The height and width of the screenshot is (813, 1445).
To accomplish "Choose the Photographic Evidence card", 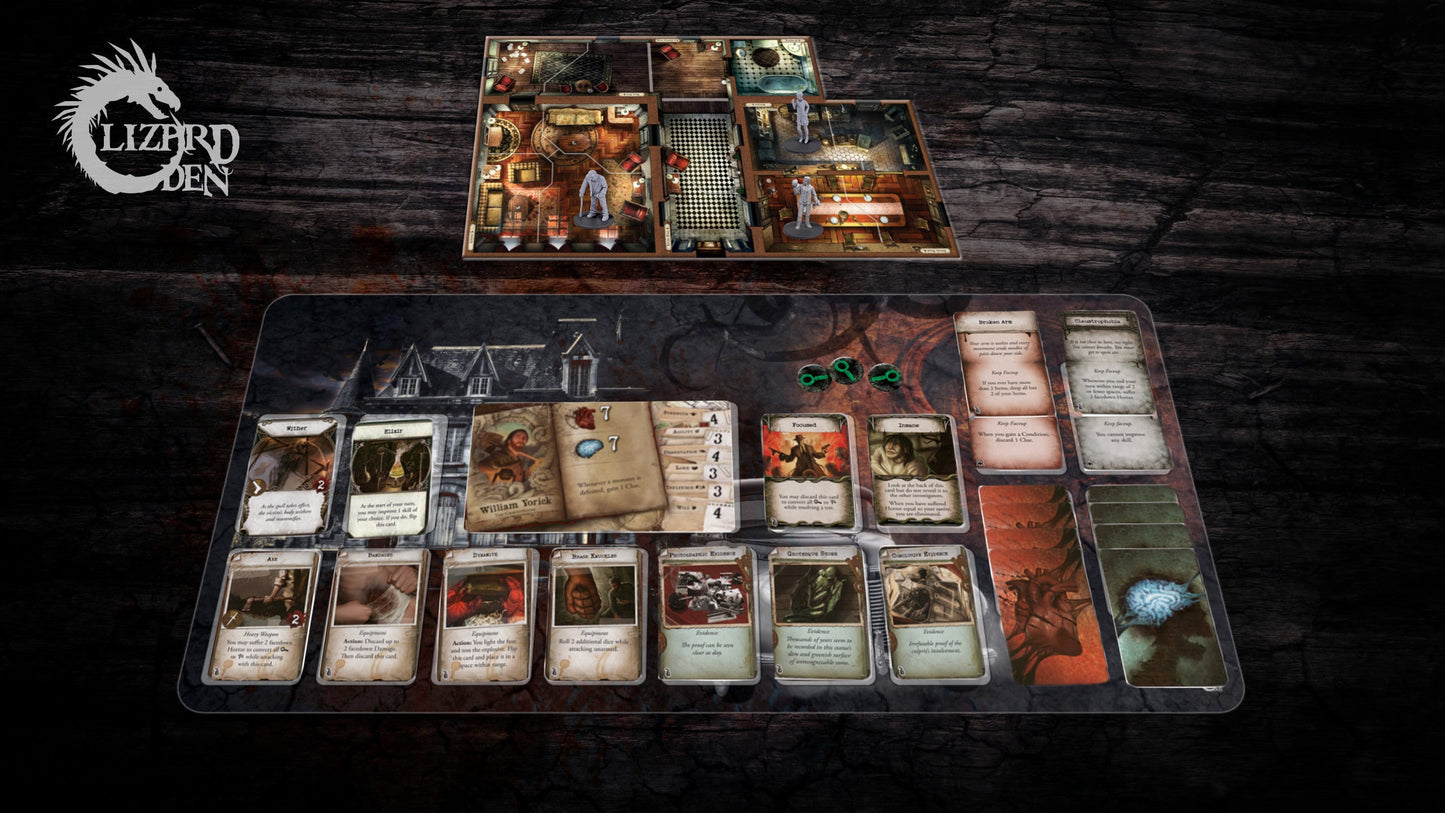I will (x=706, y=614).
